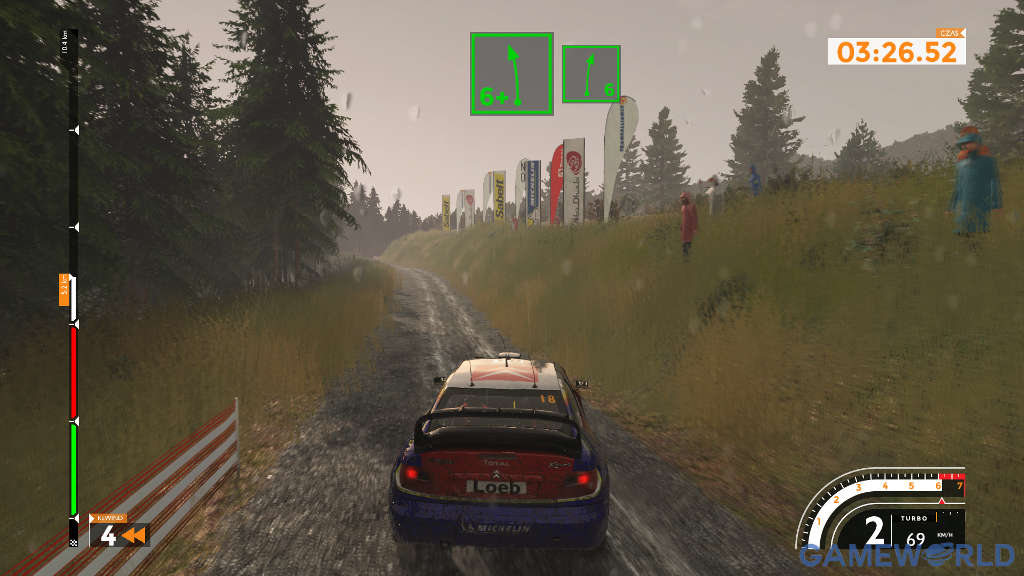Select the larger 6+ pace note box

[x=512, y=74]
